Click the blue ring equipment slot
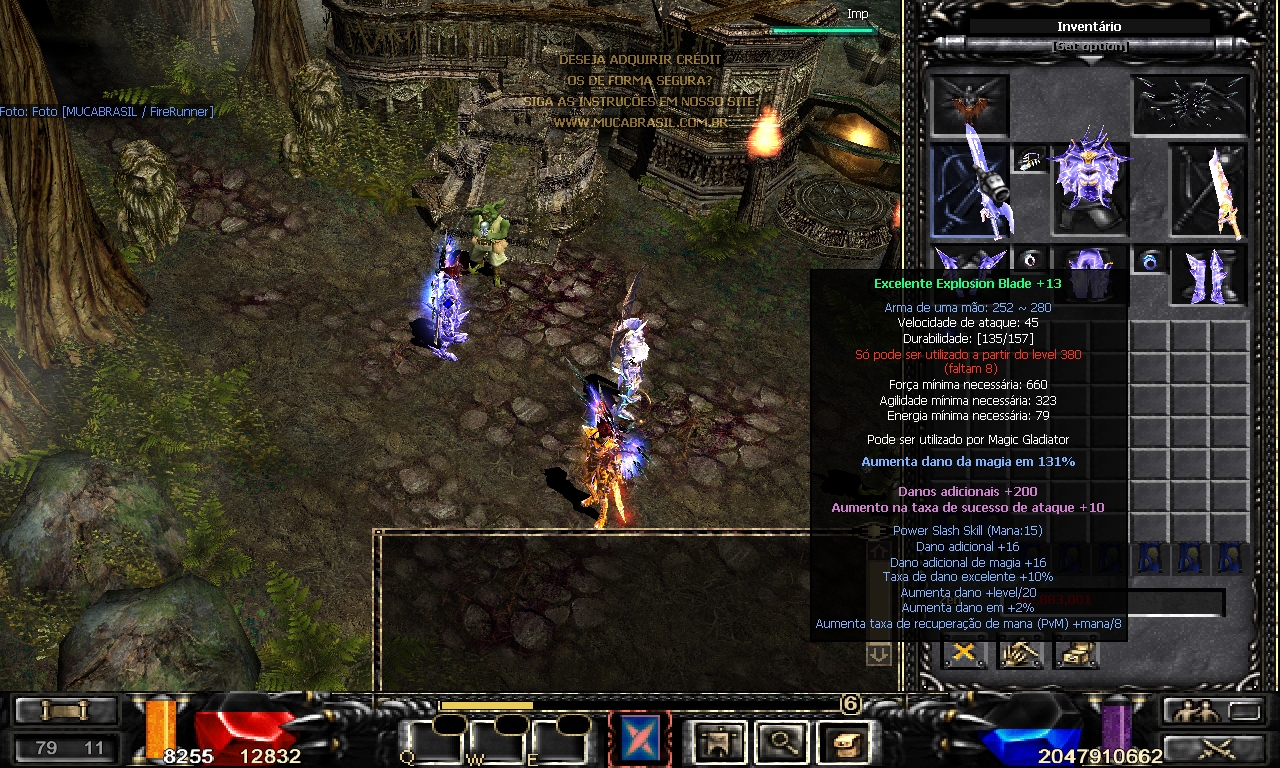 [1149, 262]
